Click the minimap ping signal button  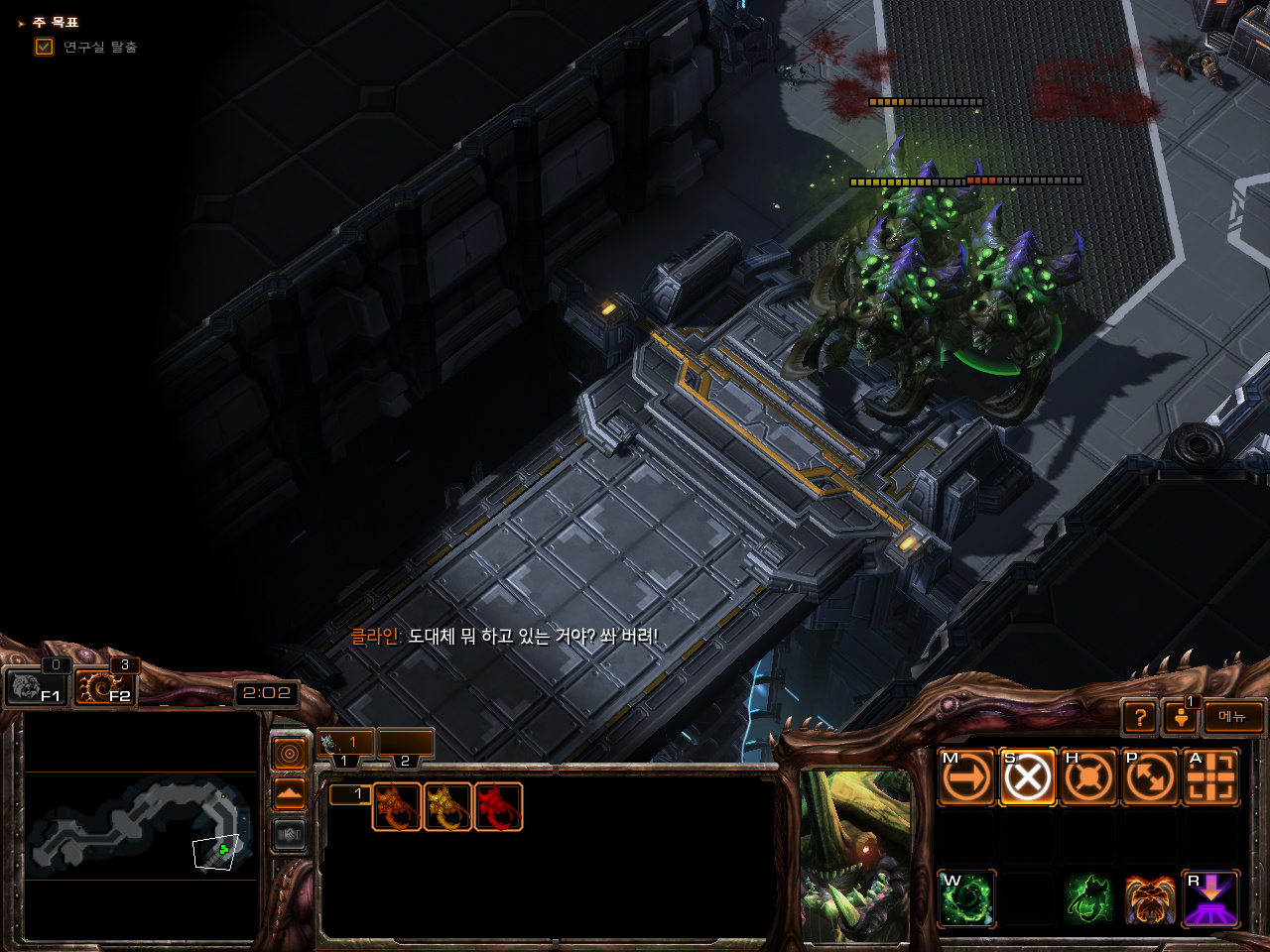point(289,755)
